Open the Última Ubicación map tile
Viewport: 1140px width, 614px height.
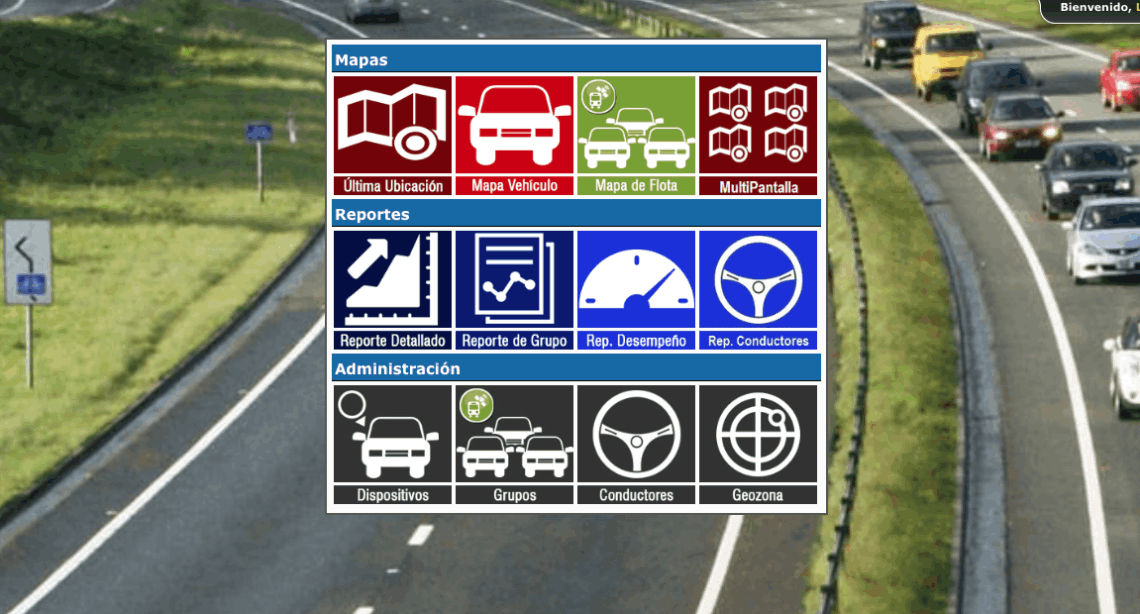tap(392, 135)
